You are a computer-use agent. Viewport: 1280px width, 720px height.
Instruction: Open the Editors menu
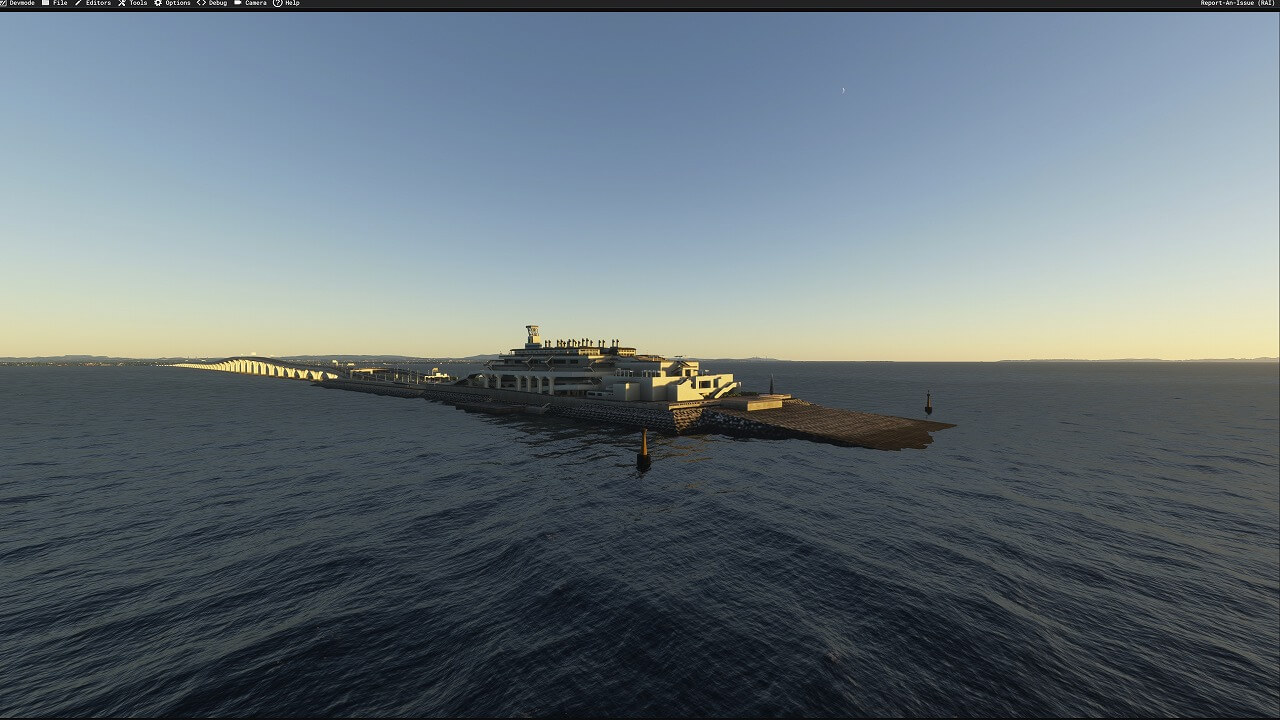coord(93,3)
